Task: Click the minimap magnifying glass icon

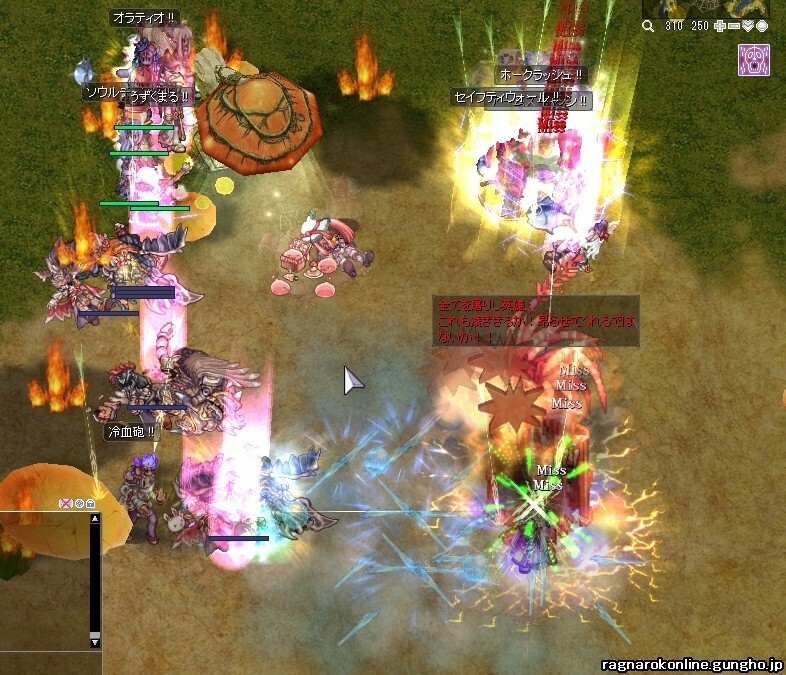Action: point(648,26)
